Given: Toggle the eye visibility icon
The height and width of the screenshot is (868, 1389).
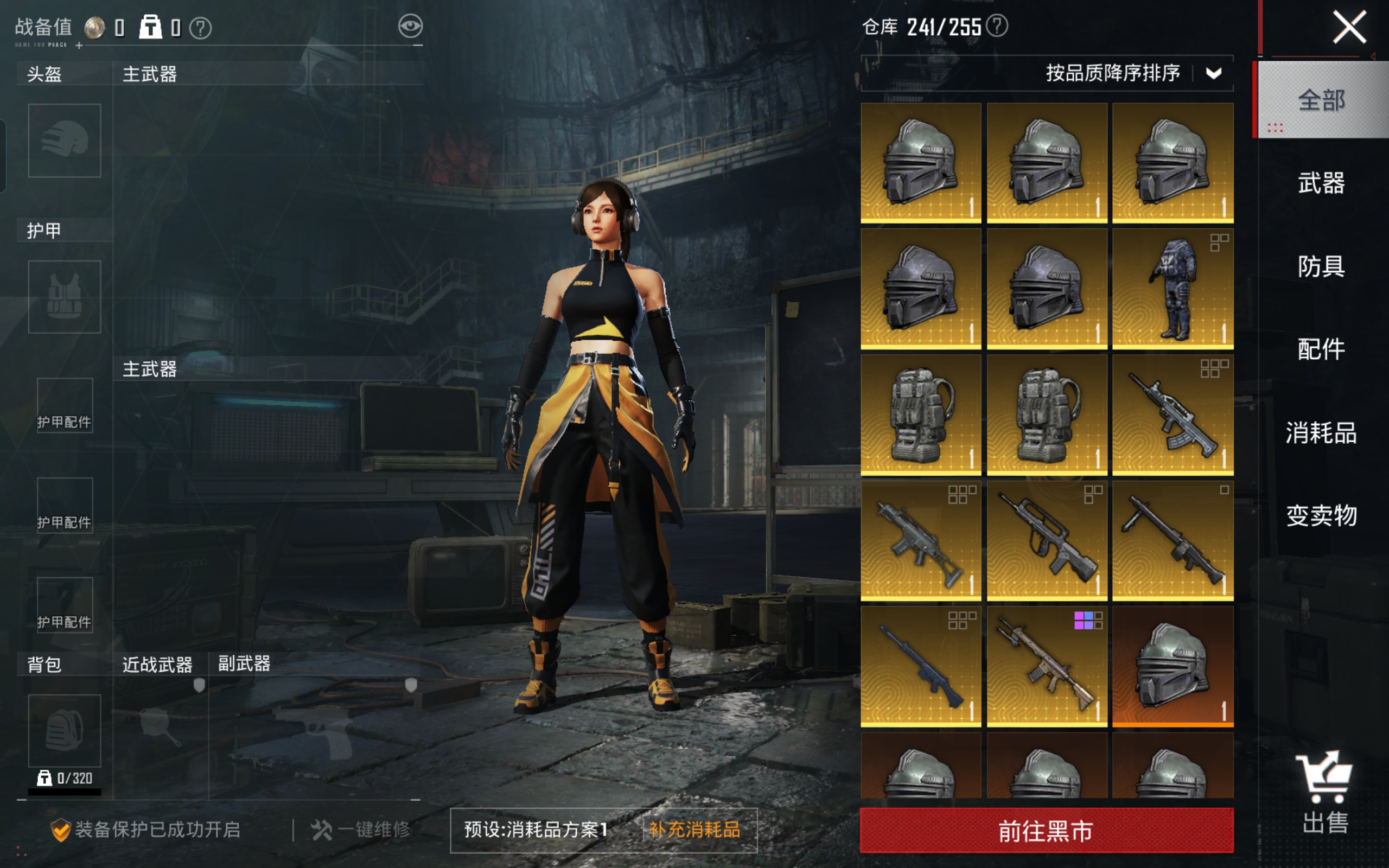Looking at the screenshot, I should [x=410, y=27].
